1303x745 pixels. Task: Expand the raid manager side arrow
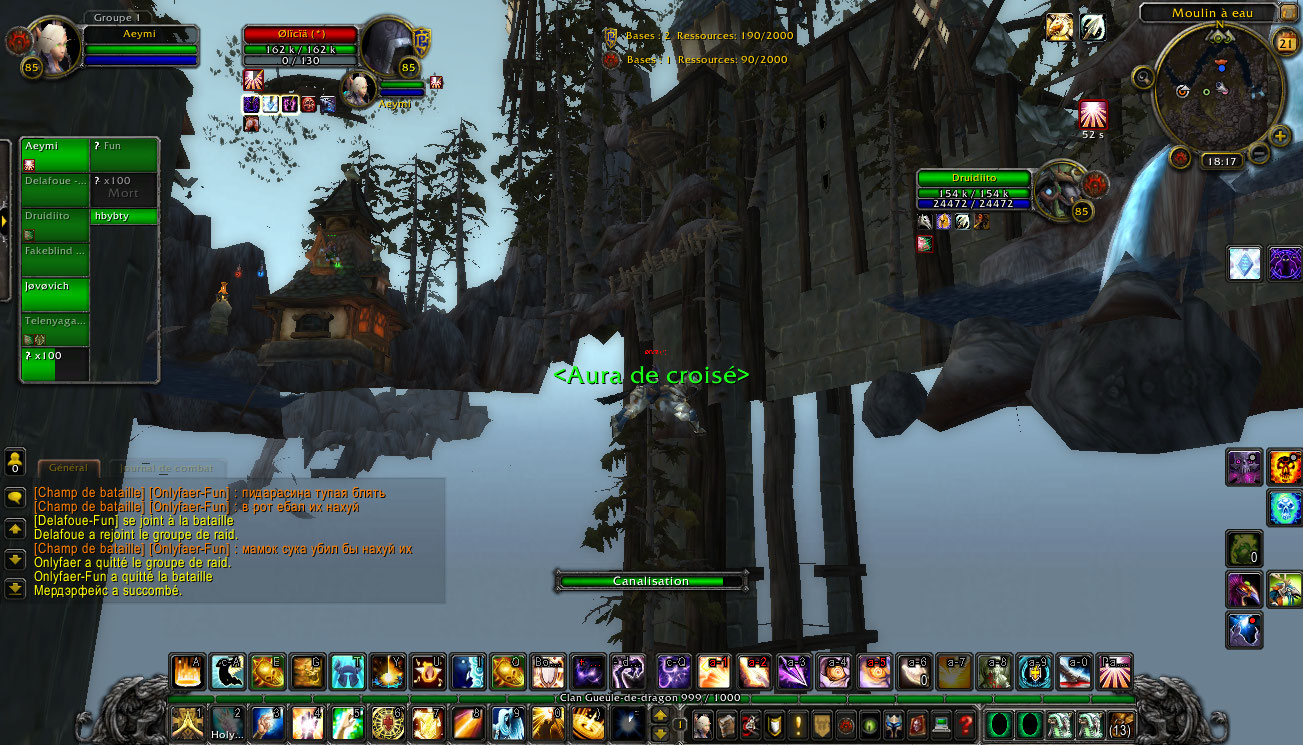[x=4, y=219]
